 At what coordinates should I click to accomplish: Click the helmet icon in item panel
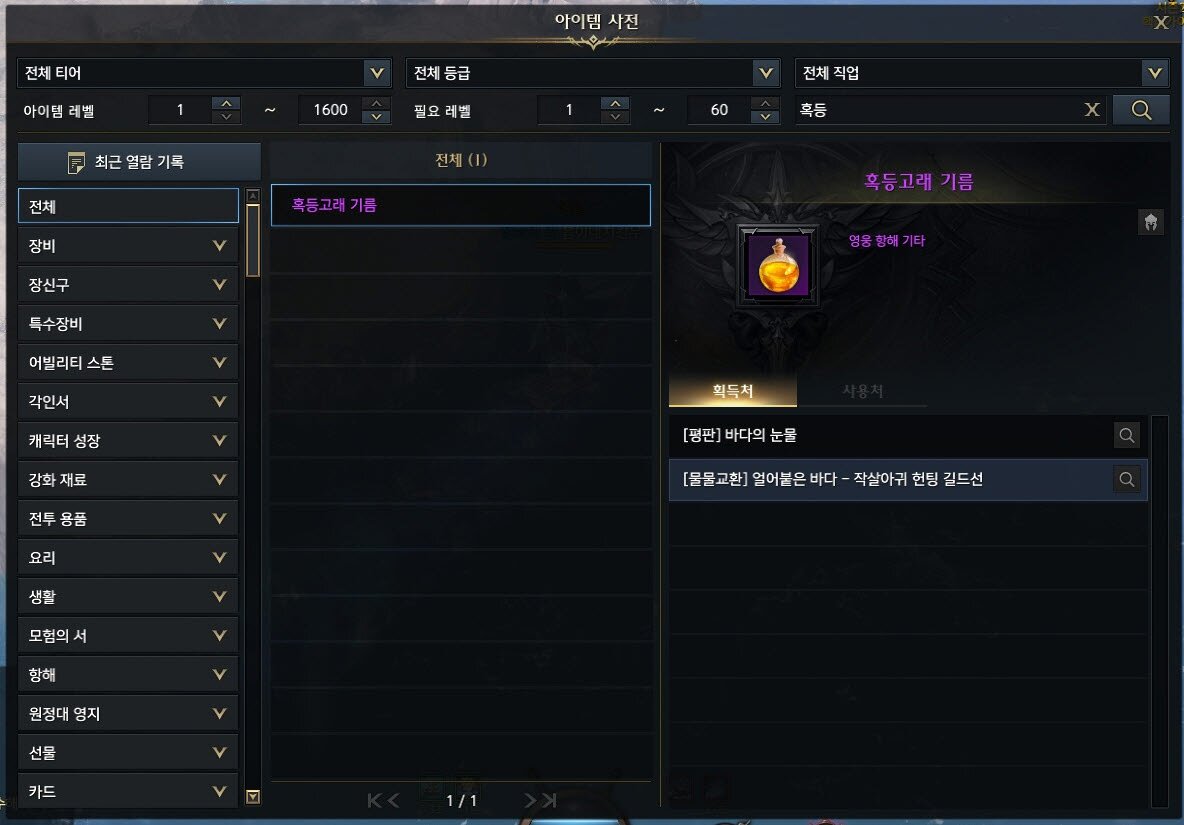point(1151,222)
